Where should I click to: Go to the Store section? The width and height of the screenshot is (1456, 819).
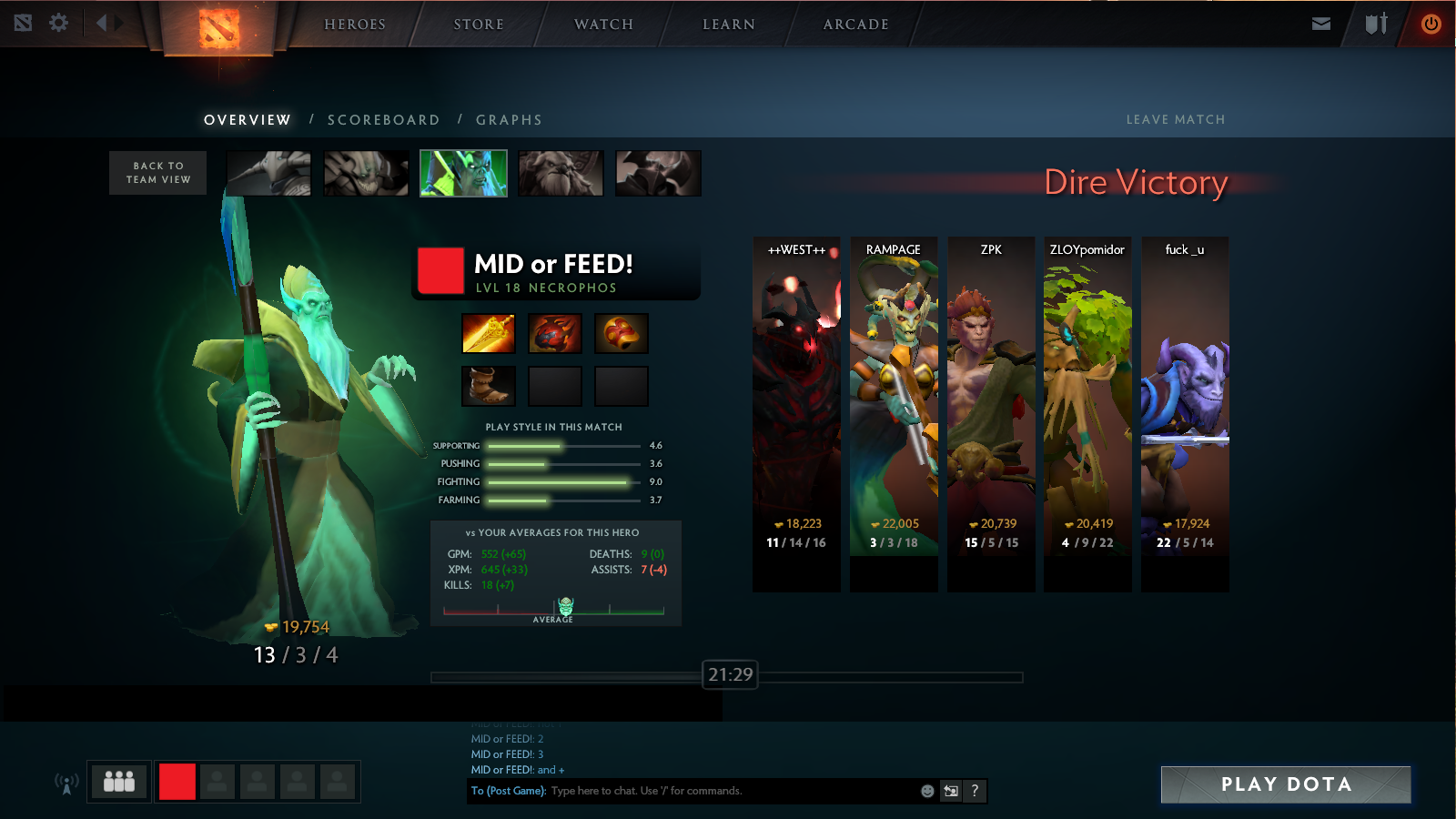tap(479, 25)
